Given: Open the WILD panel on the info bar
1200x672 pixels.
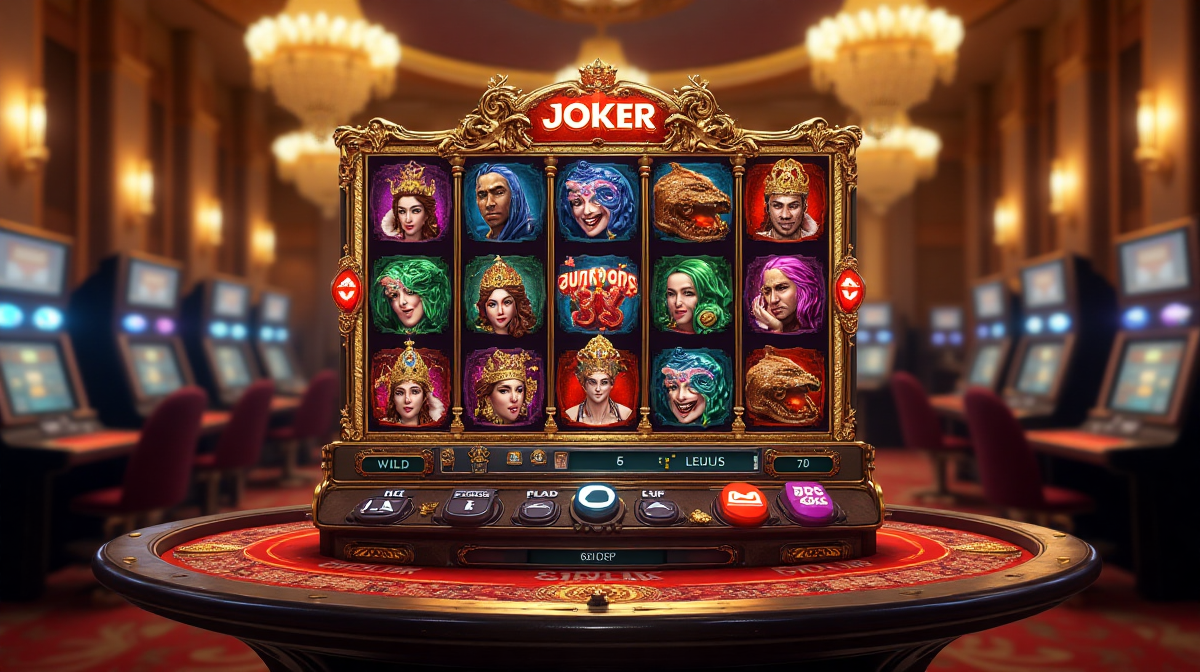Looking at the screenshot, I should pos(392,463).
